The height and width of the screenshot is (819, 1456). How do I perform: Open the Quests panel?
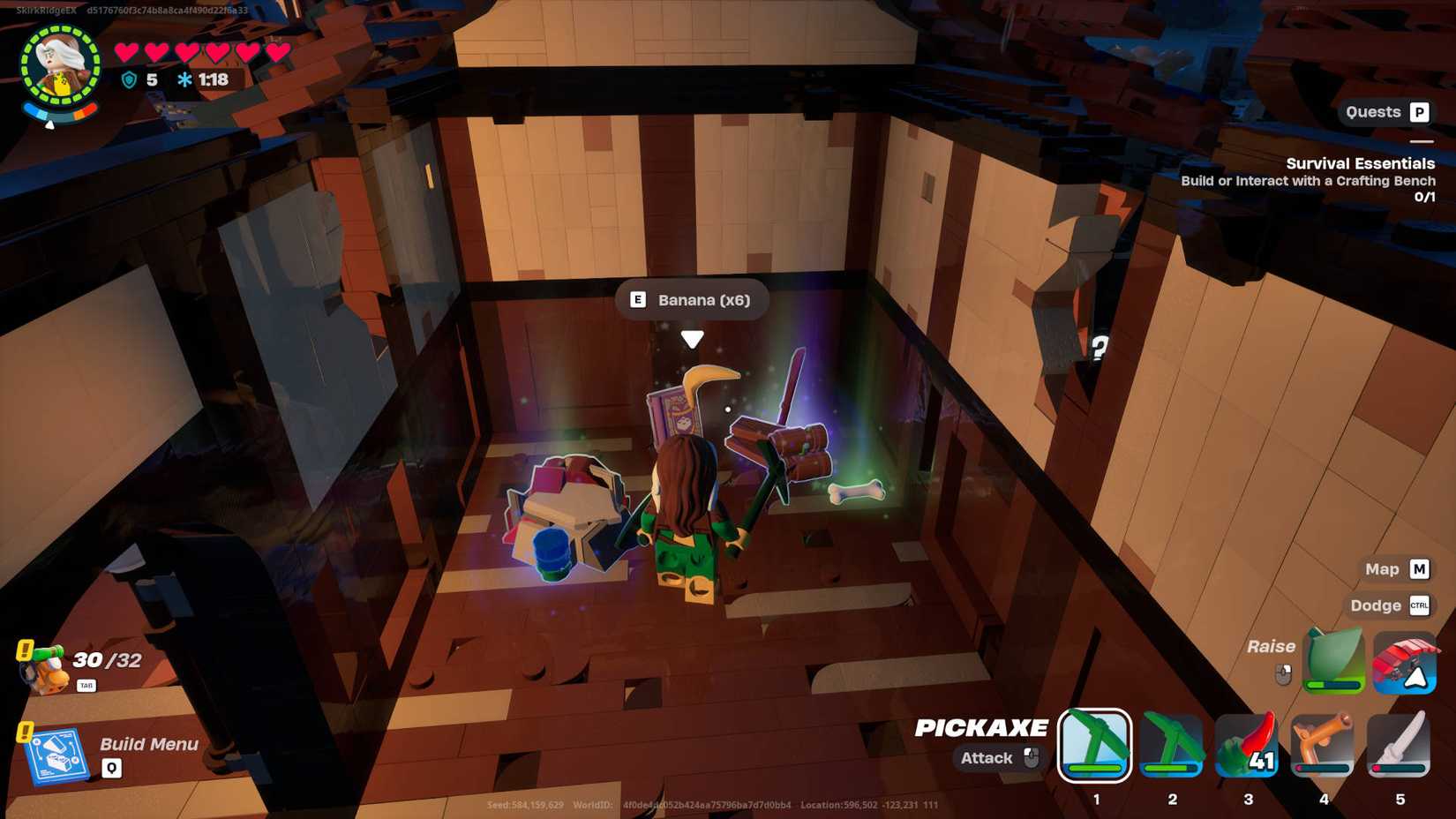tap(1385, 112)
